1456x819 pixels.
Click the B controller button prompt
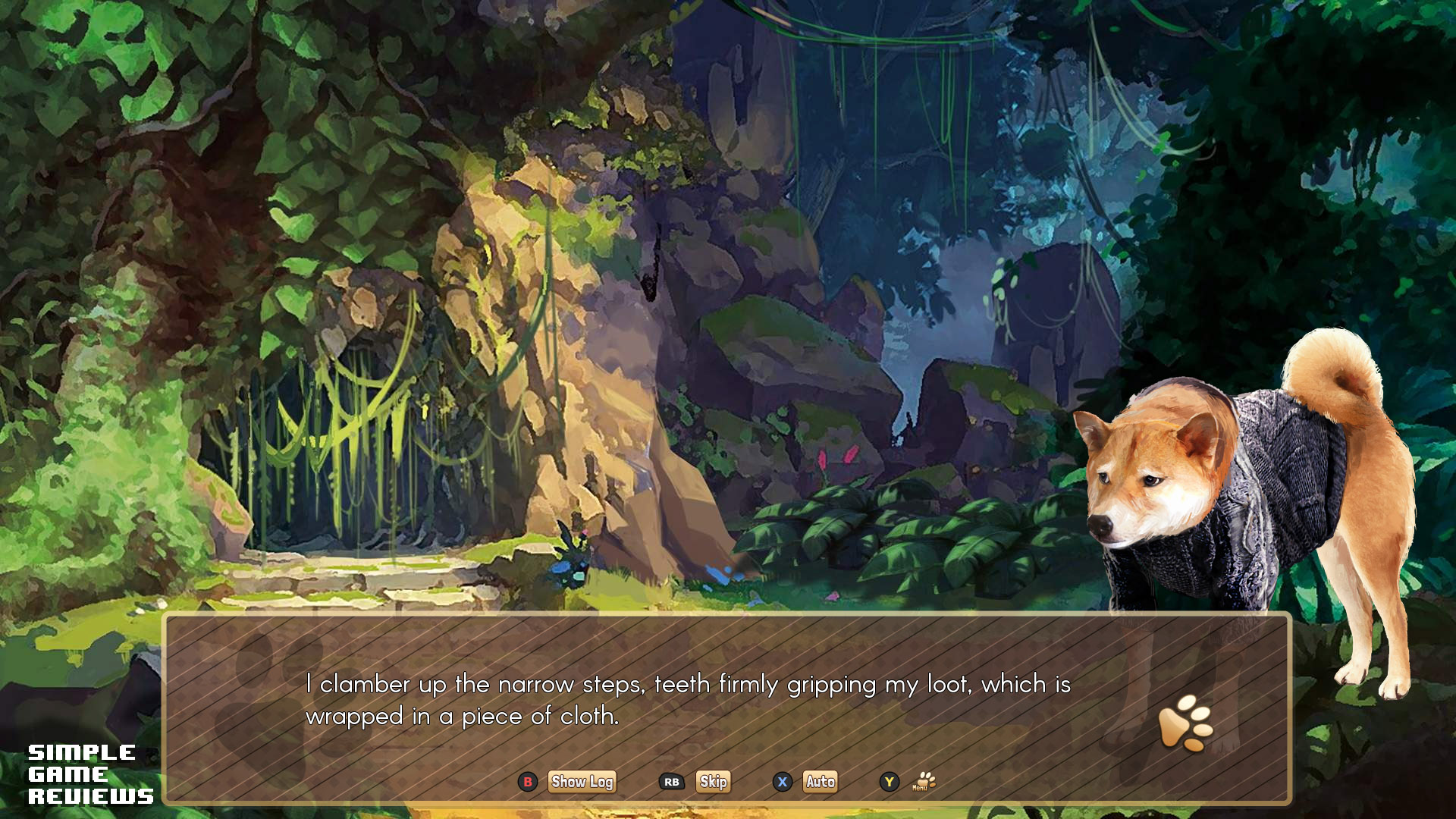coord(527,782)
